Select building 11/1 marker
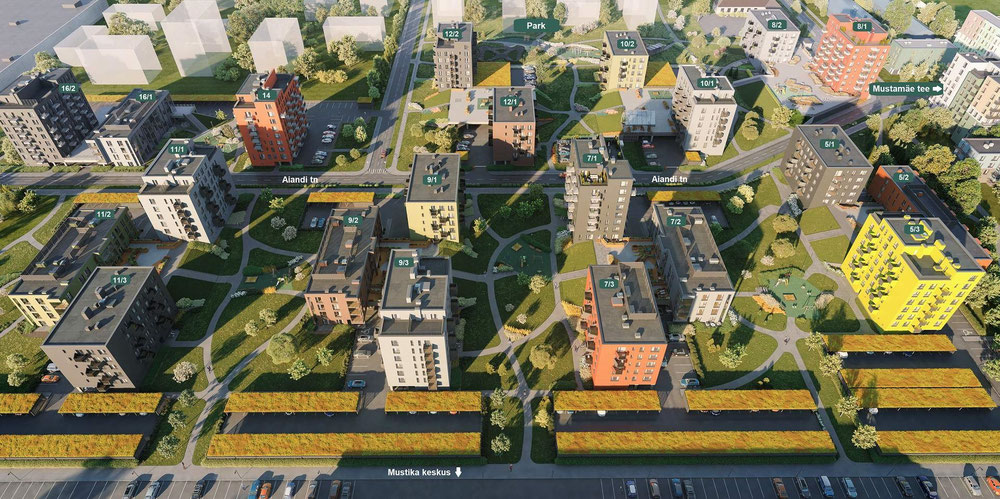 point(178,149)
